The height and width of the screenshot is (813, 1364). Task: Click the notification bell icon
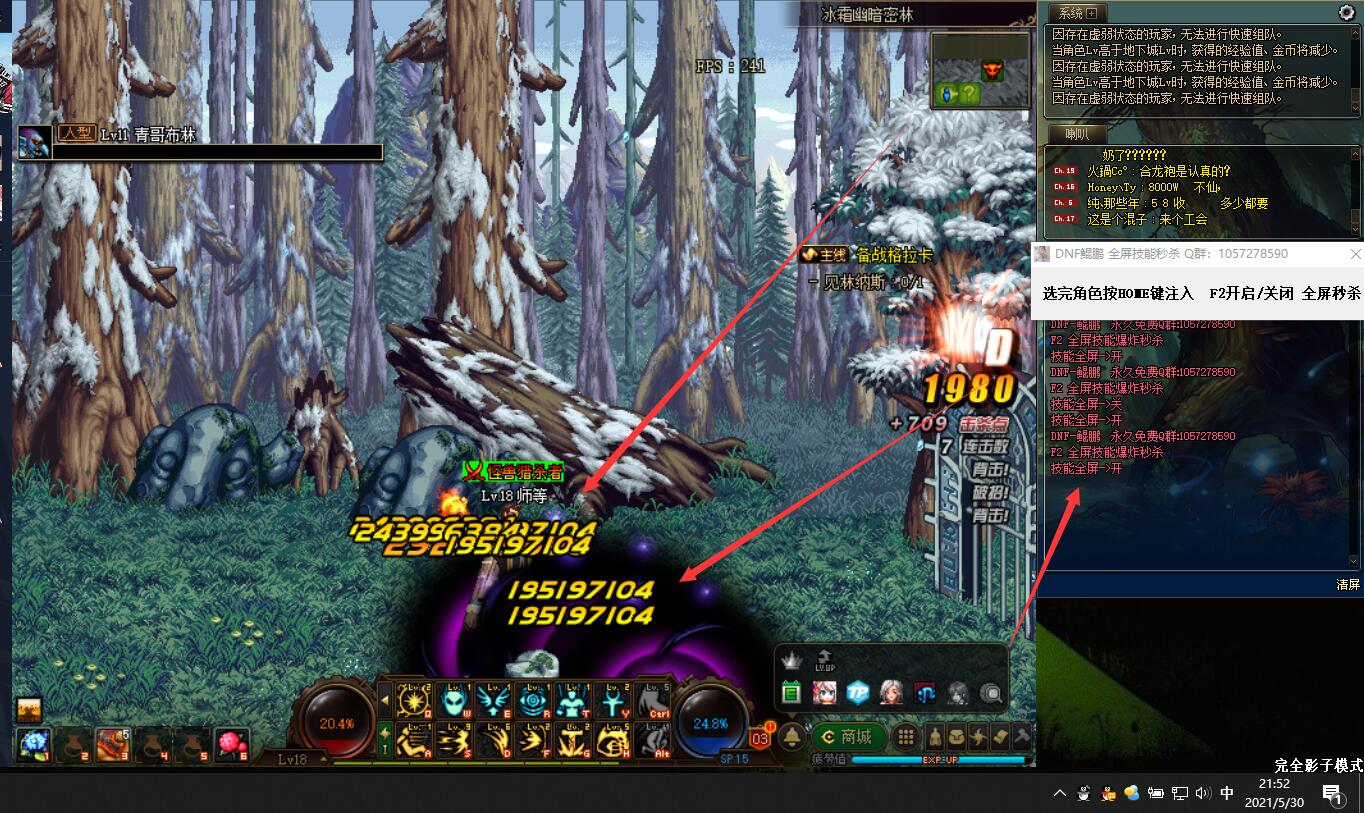[x=792, y=738]
